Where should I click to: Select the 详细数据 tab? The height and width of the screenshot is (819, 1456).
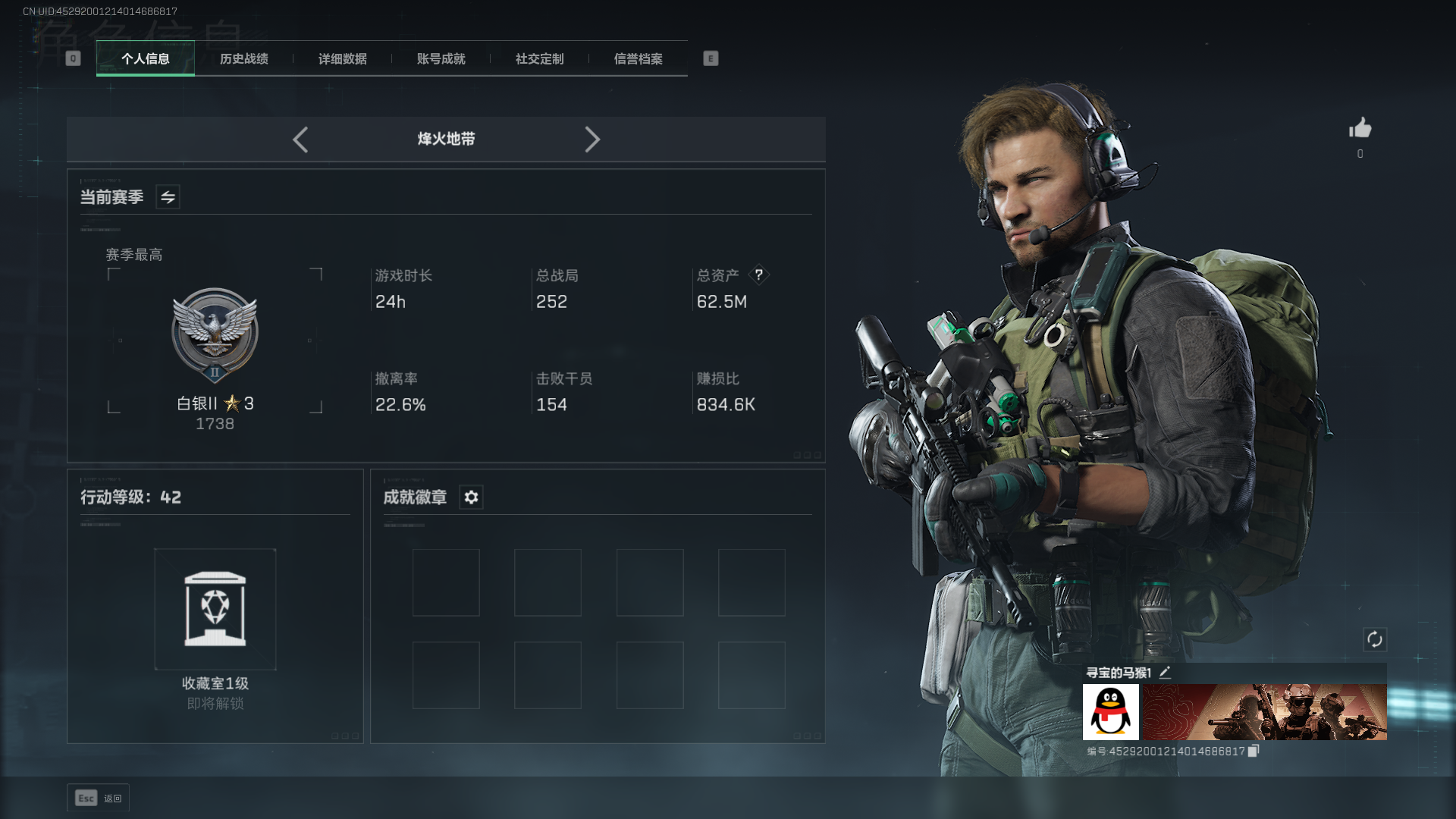click(x=343, y=58)
